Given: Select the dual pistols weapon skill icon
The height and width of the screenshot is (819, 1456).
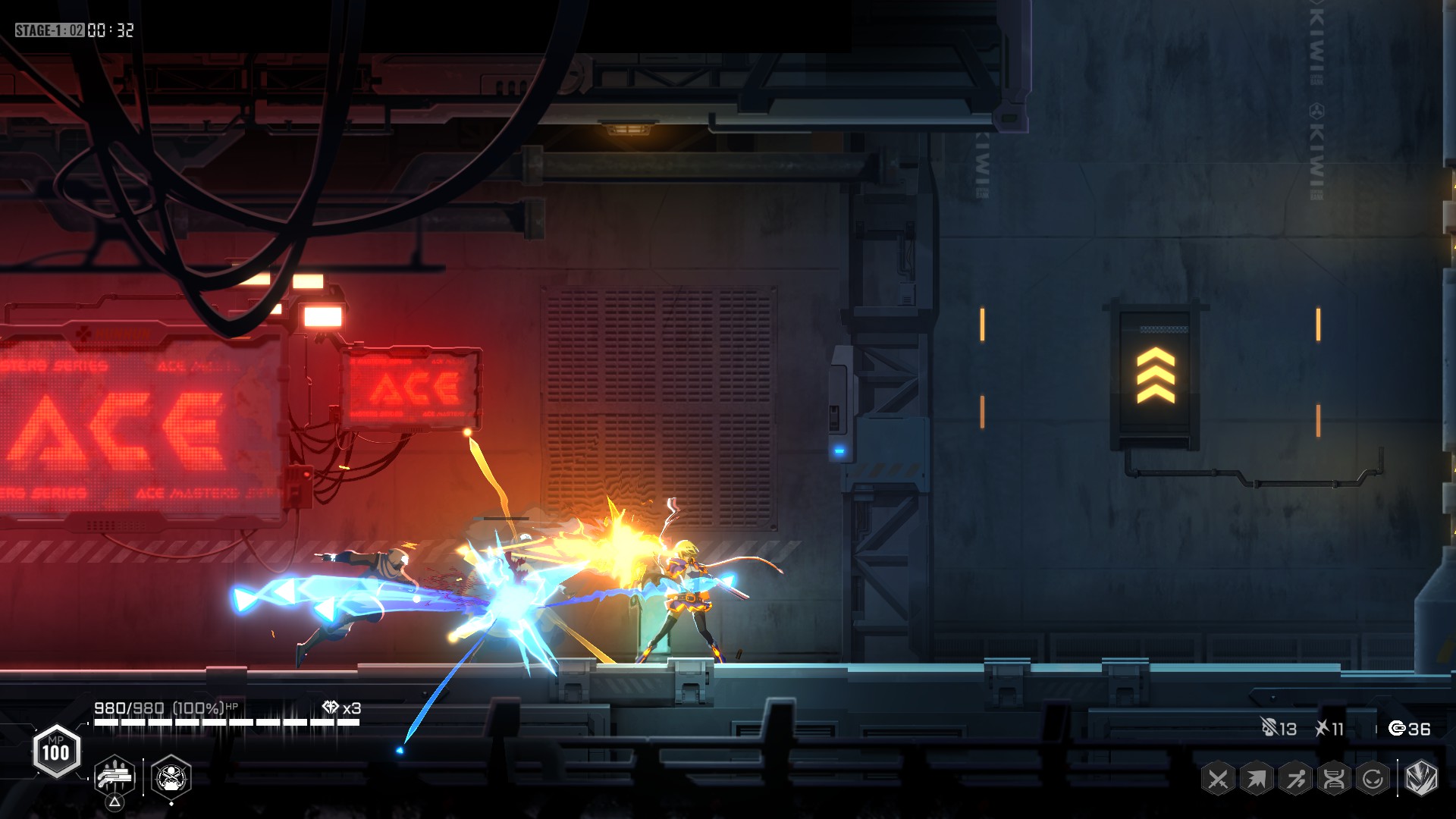Looking at the screenshot, I should pyautogui.click(x=115, y=777).
